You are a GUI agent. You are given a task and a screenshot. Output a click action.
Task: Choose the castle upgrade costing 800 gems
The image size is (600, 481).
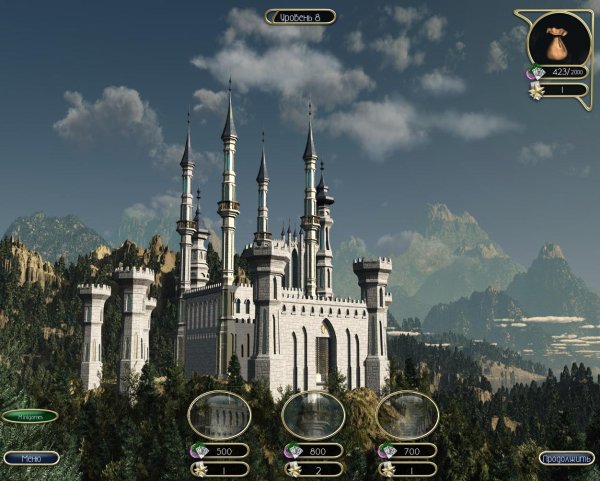(313, 415)
